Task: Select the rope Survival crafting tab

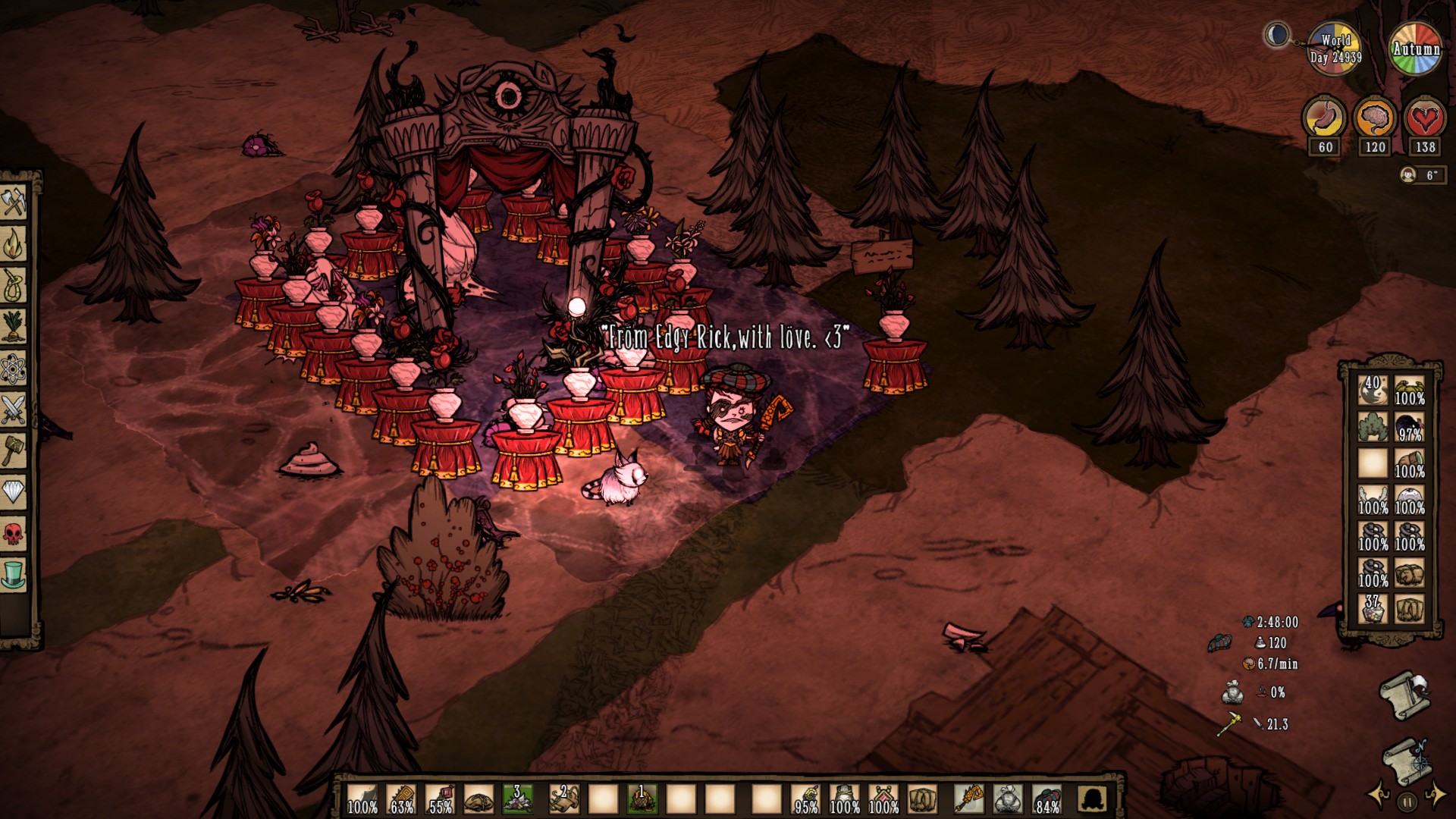Action: (14, 286)
